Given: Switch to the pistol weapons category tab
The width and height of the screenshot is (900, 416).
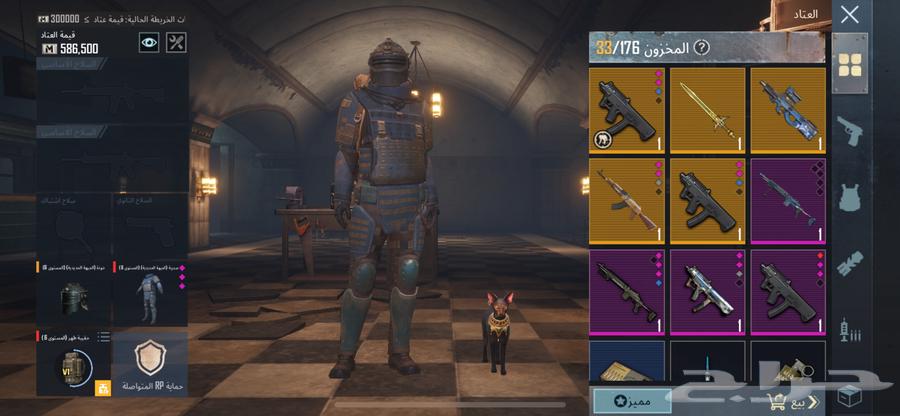Looking at the screenshot, I should (x=849, y=130).
